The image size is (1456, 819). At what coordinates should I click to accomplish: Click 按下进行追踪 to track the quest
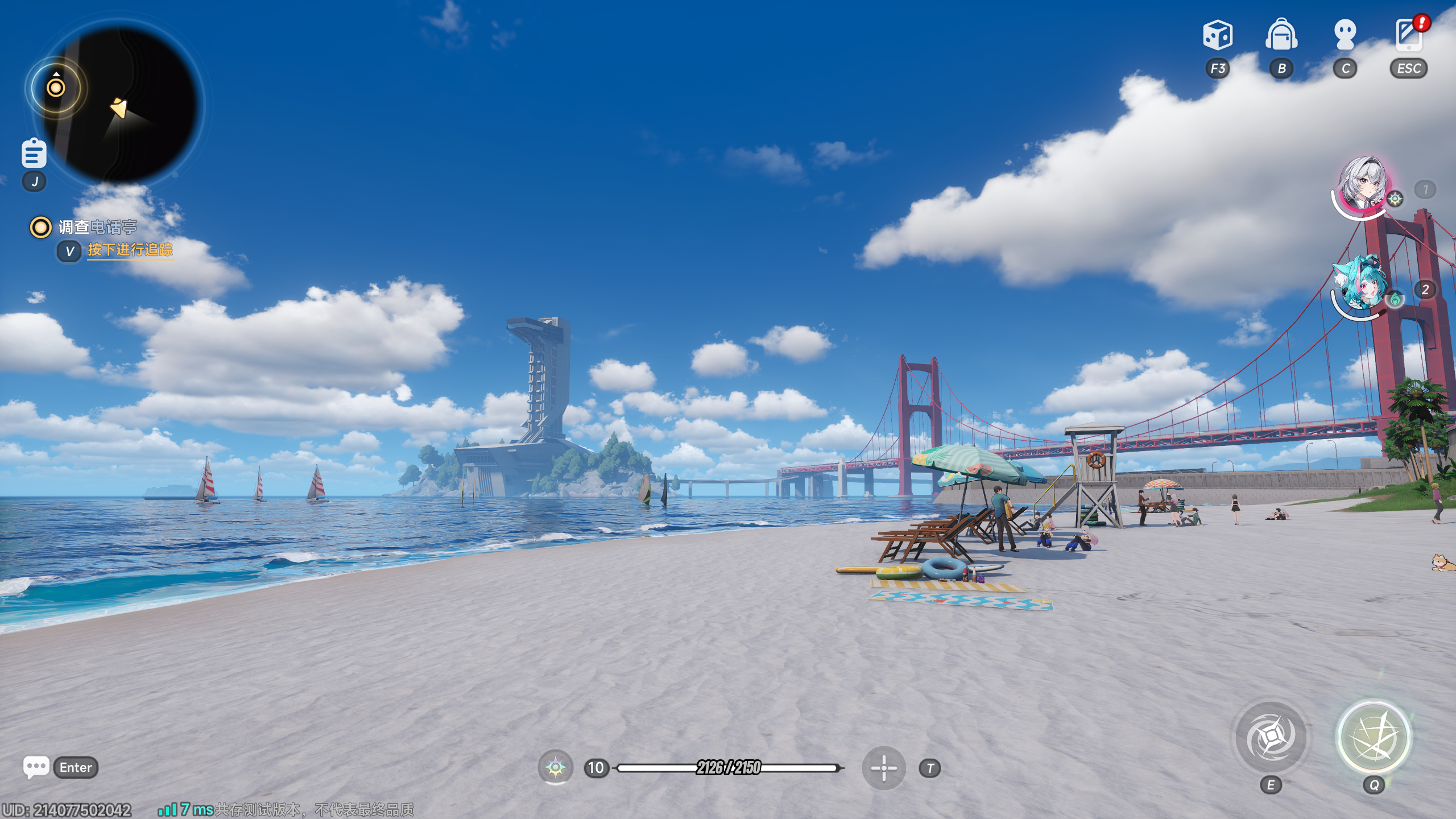tap(130, 250)
